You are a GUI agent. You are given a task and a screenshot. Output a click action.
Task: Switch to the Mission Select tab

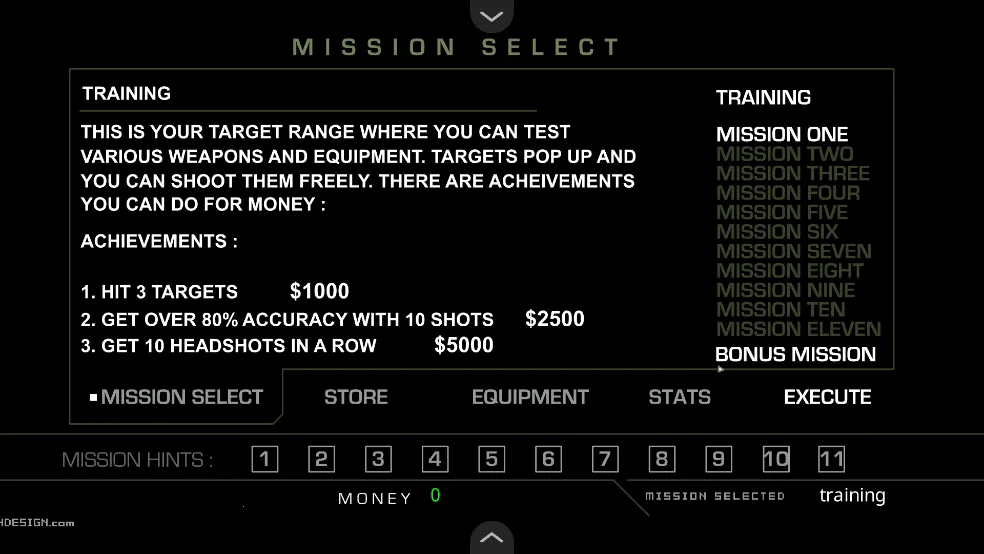coord(181,397)
